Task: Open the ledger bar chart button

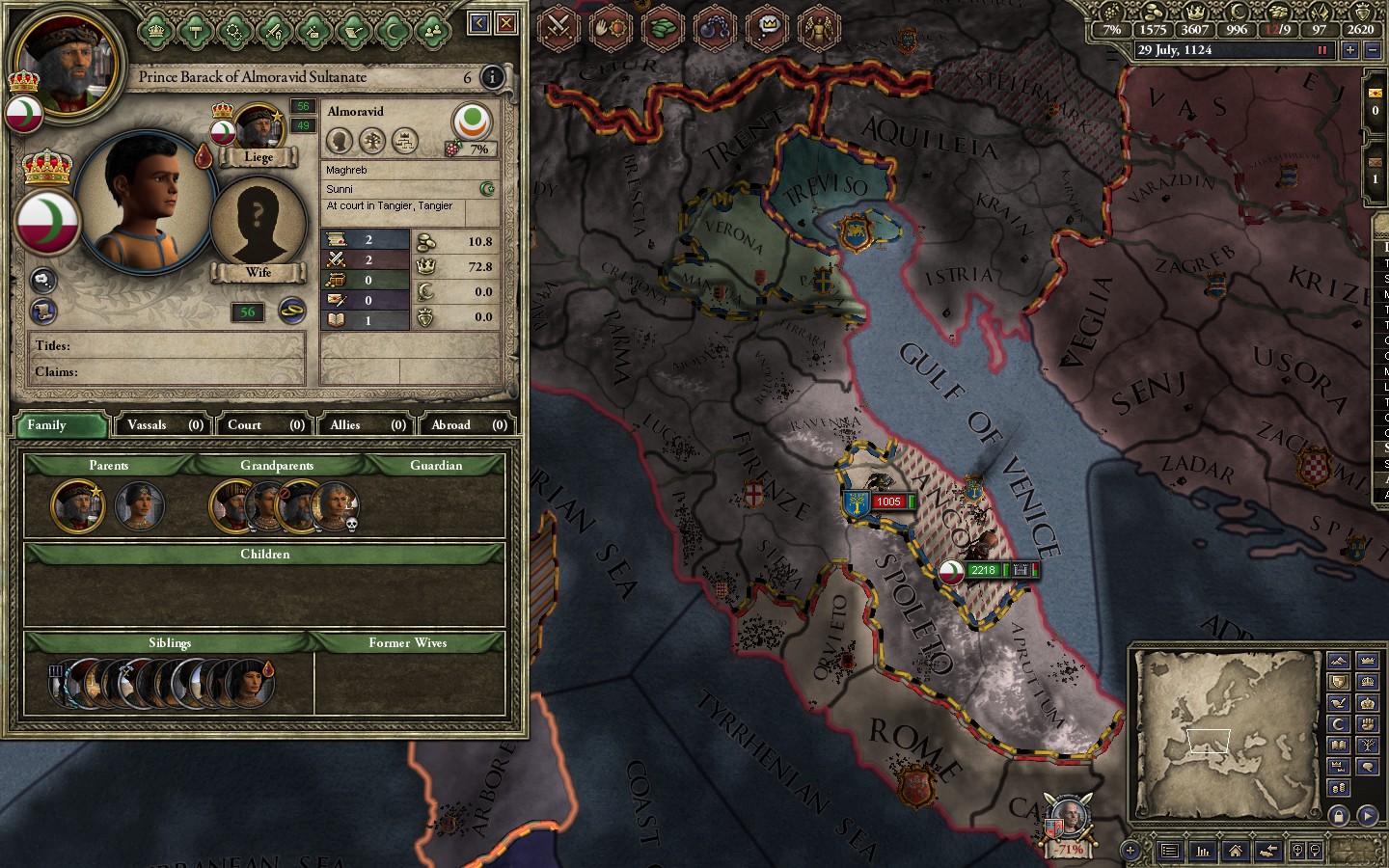Action: coord(1203,851)
